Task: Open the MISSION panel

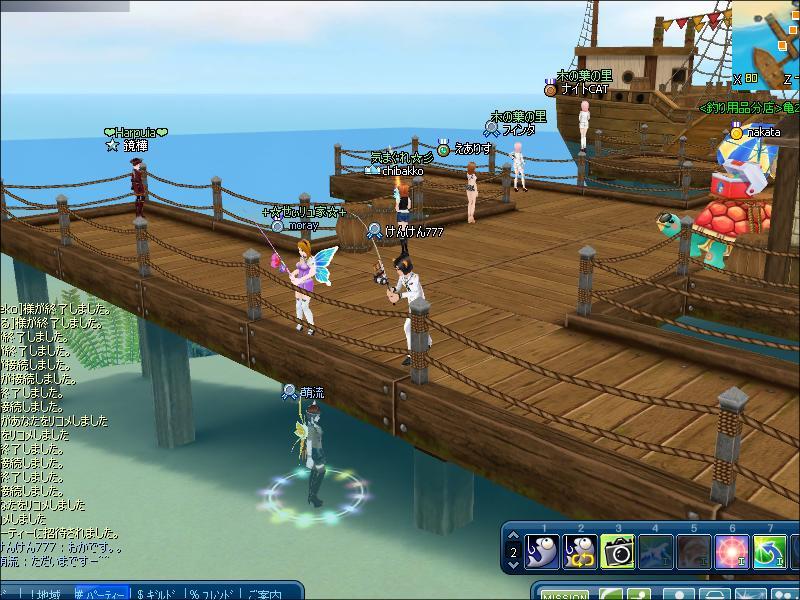Action: click(563, 594)
